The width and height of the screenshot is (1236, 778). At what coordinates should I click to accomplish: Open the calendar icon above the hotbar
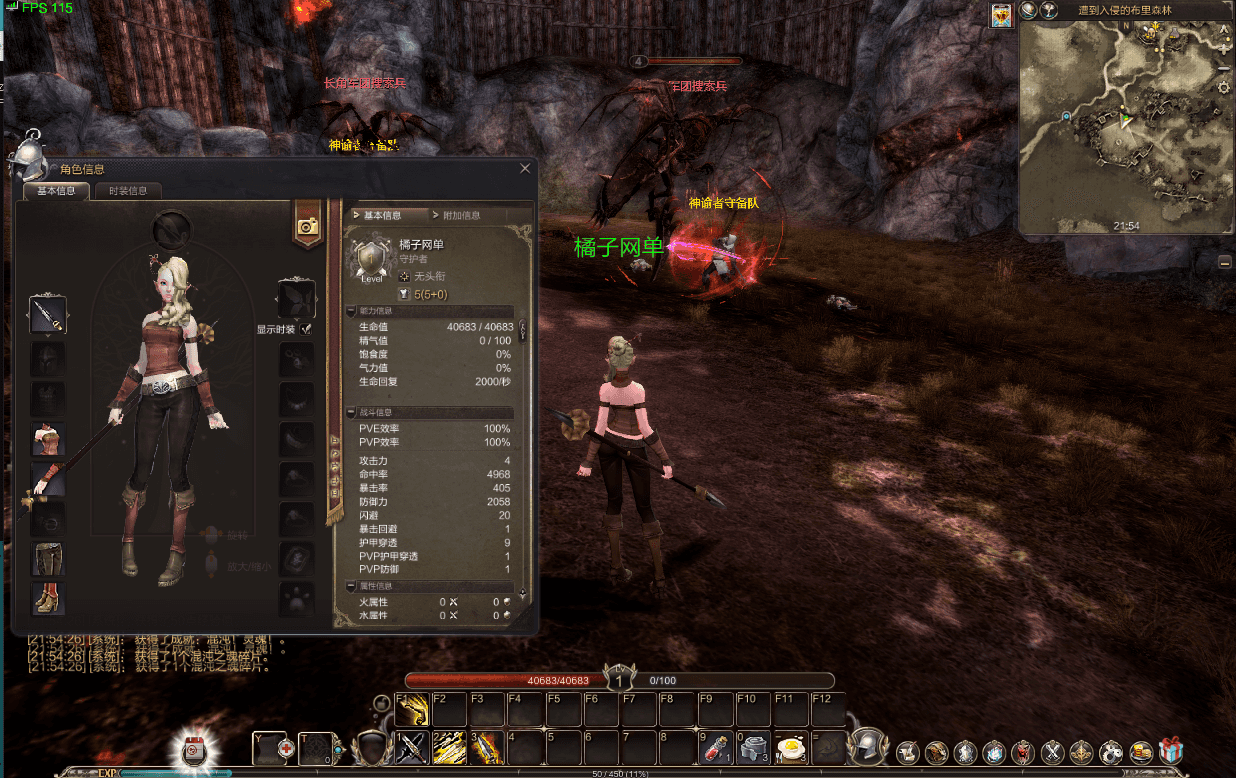tap(192, 750)
